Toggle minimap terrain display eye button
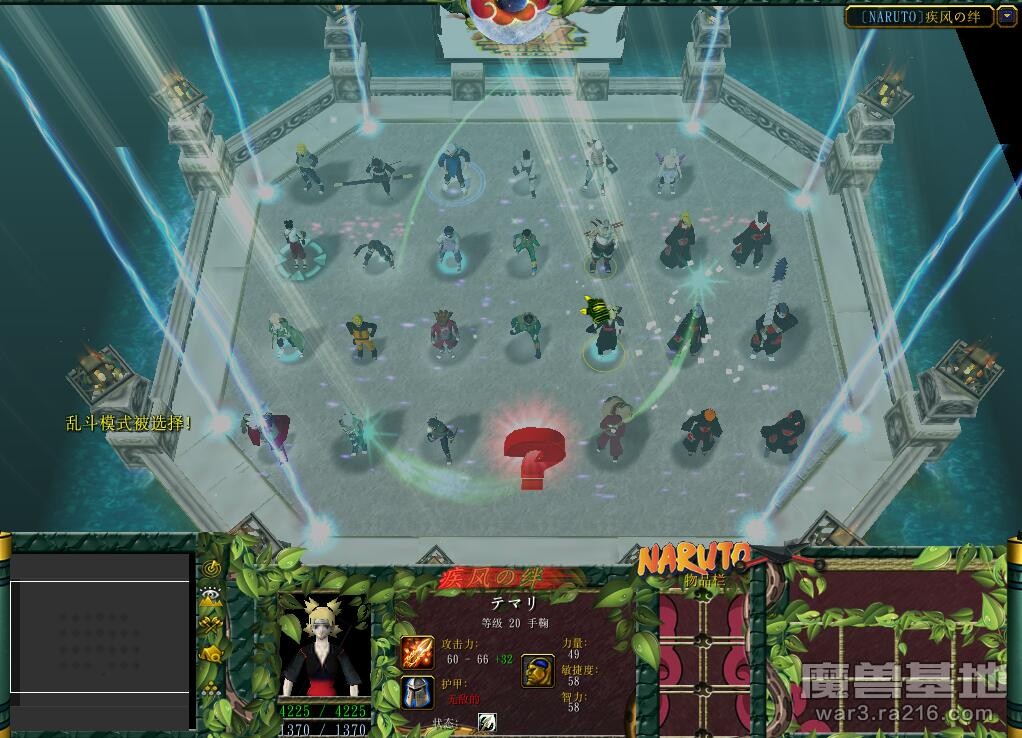 [211, 597]
